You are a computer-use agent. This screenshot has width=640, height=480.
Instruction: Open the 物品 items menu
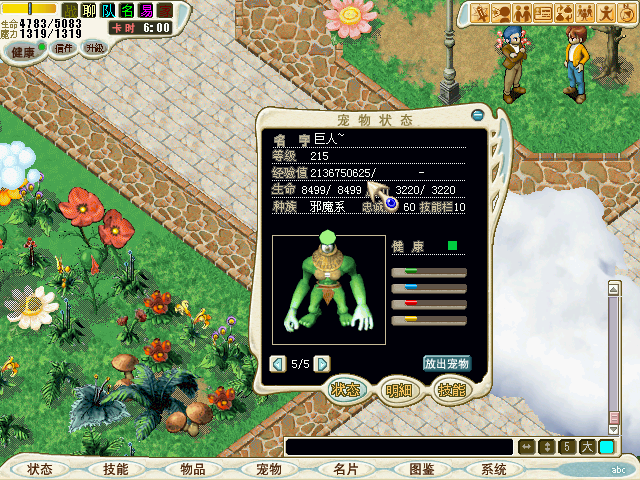tap(192, 469)
